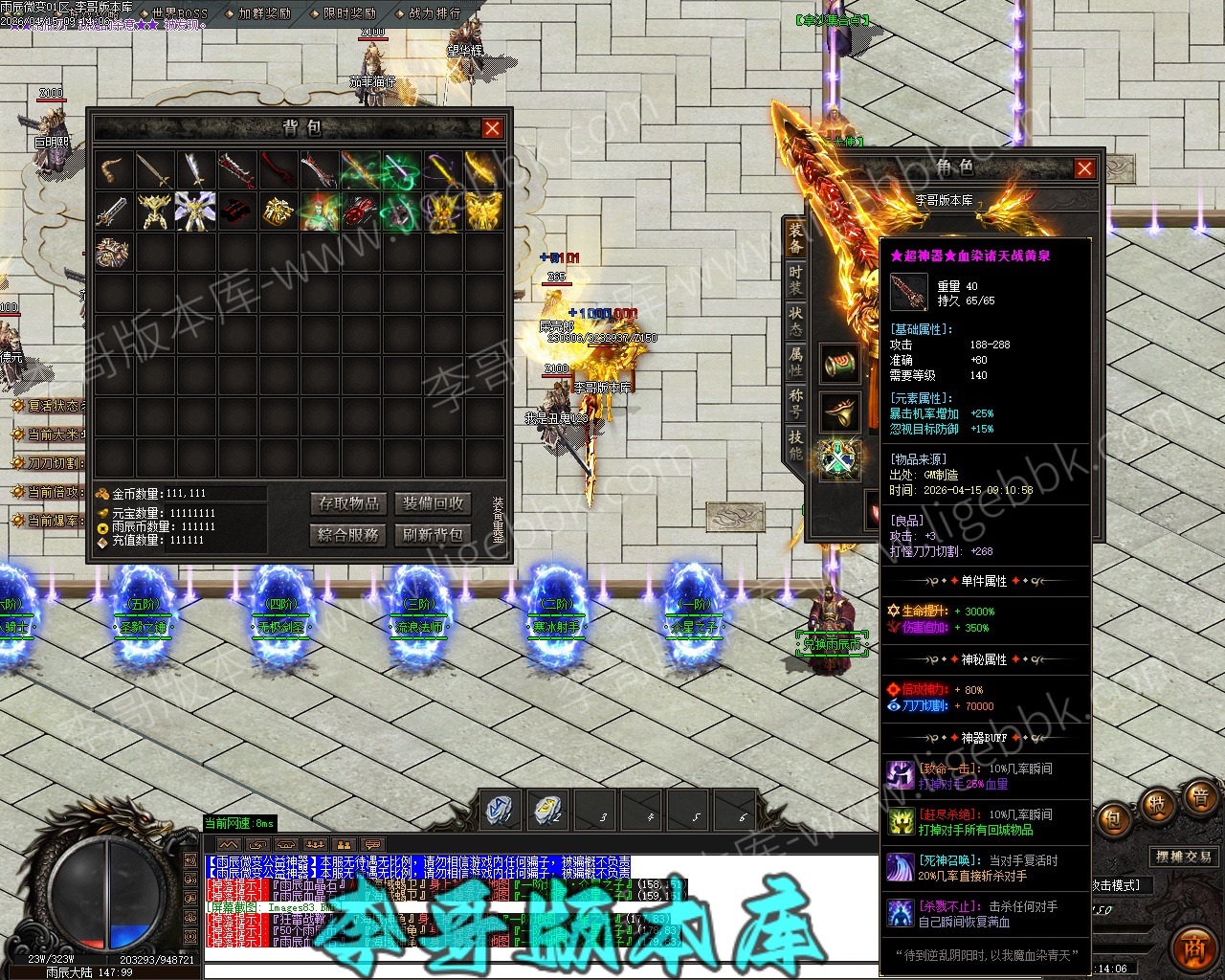1225x980 pixels.
Task: Select the curved horn item in backpack
Action: coord(114,170)
